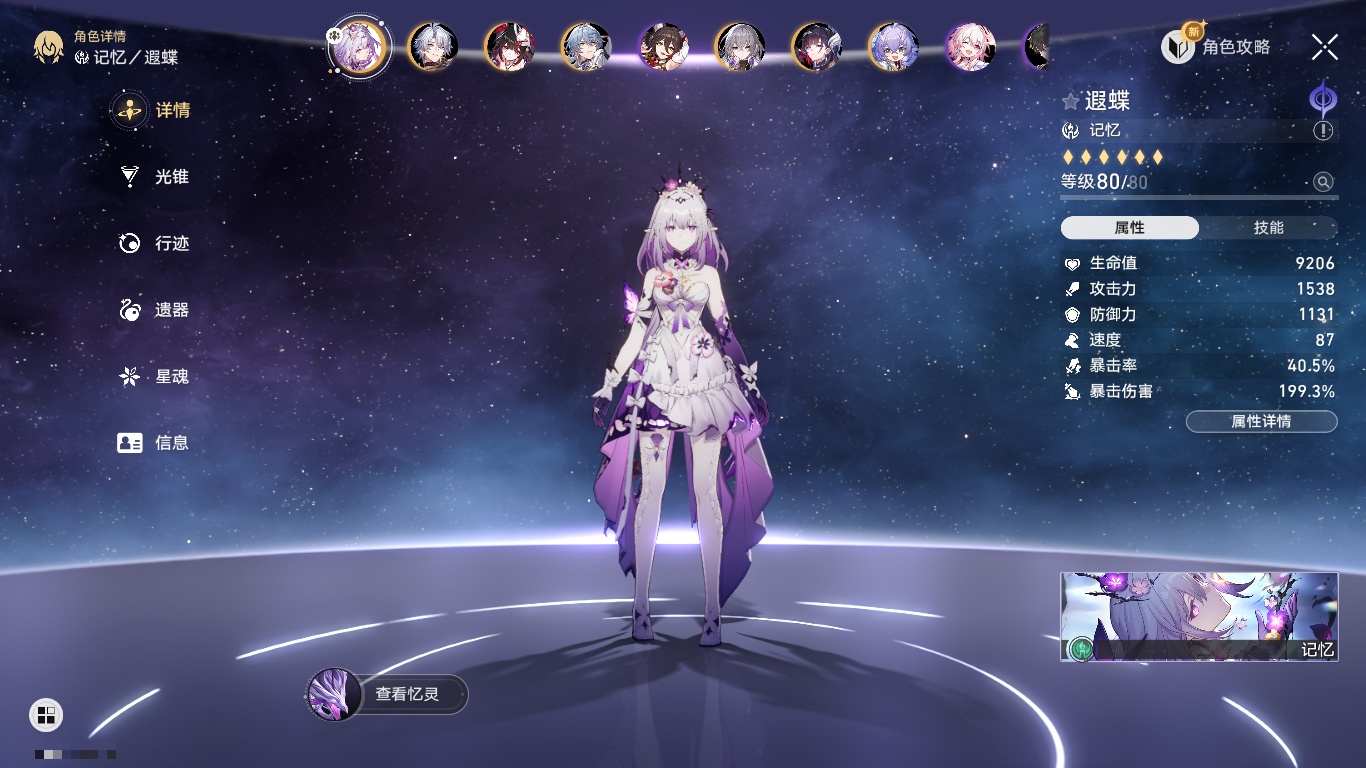The height and width of the screenshot is (768, 1366).
Task: Toggle the favorite star beside 遐蝶
Action: (x=1071, y=101)
